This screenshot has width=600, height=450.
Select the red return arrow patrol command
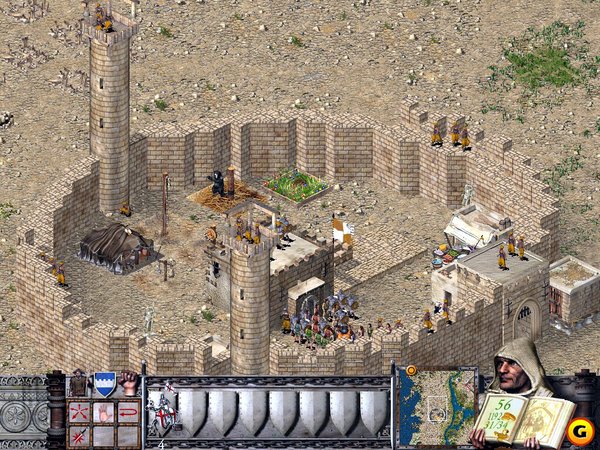pyautogui.click(x=128, y=412)
